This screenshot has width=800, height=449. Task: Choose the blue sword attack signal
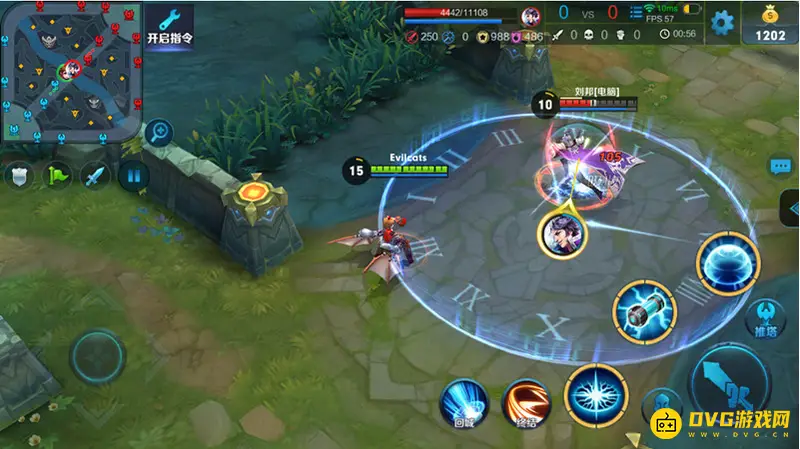pyautogui.click(x=96, y=177)
